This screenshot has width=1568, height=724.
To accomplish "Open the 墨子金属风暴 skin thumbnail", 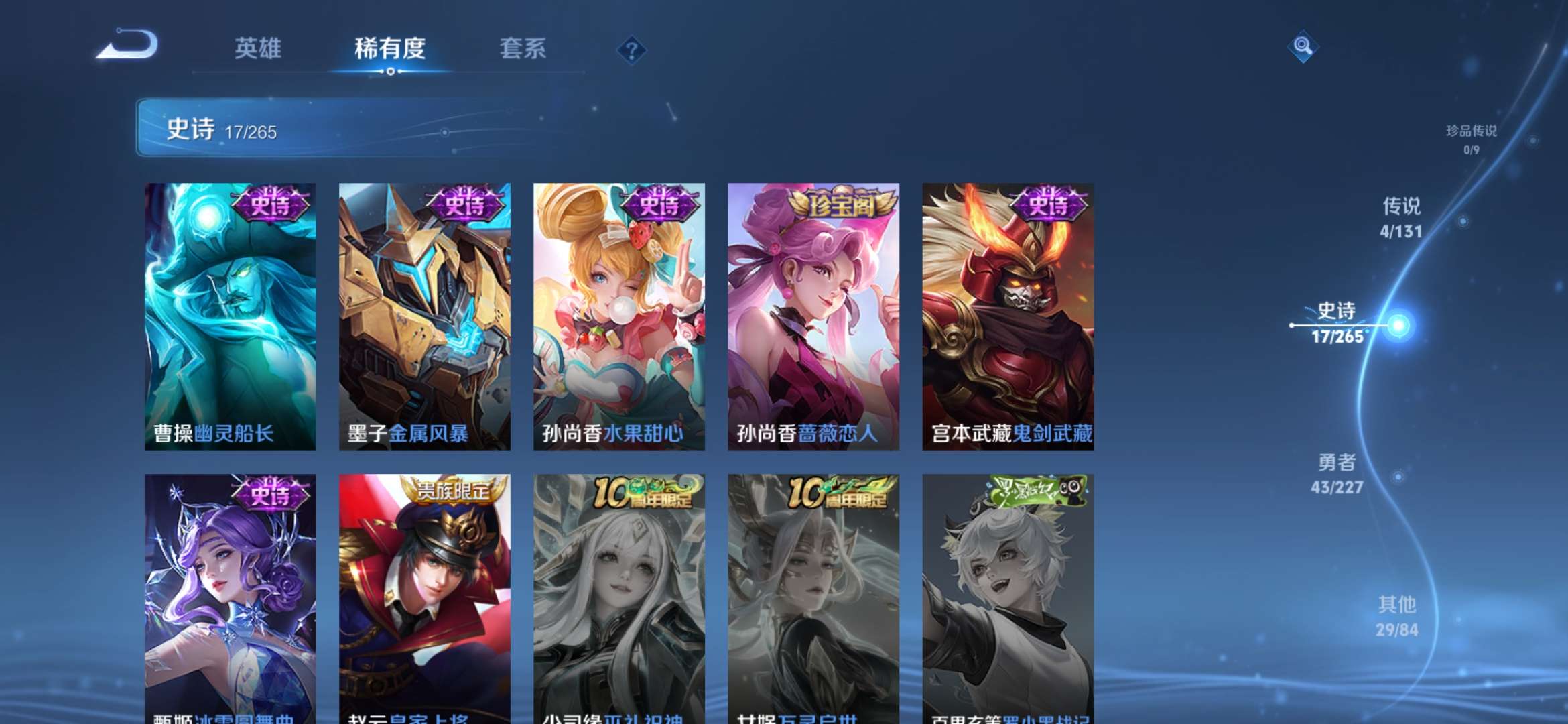I will point(425,315).
